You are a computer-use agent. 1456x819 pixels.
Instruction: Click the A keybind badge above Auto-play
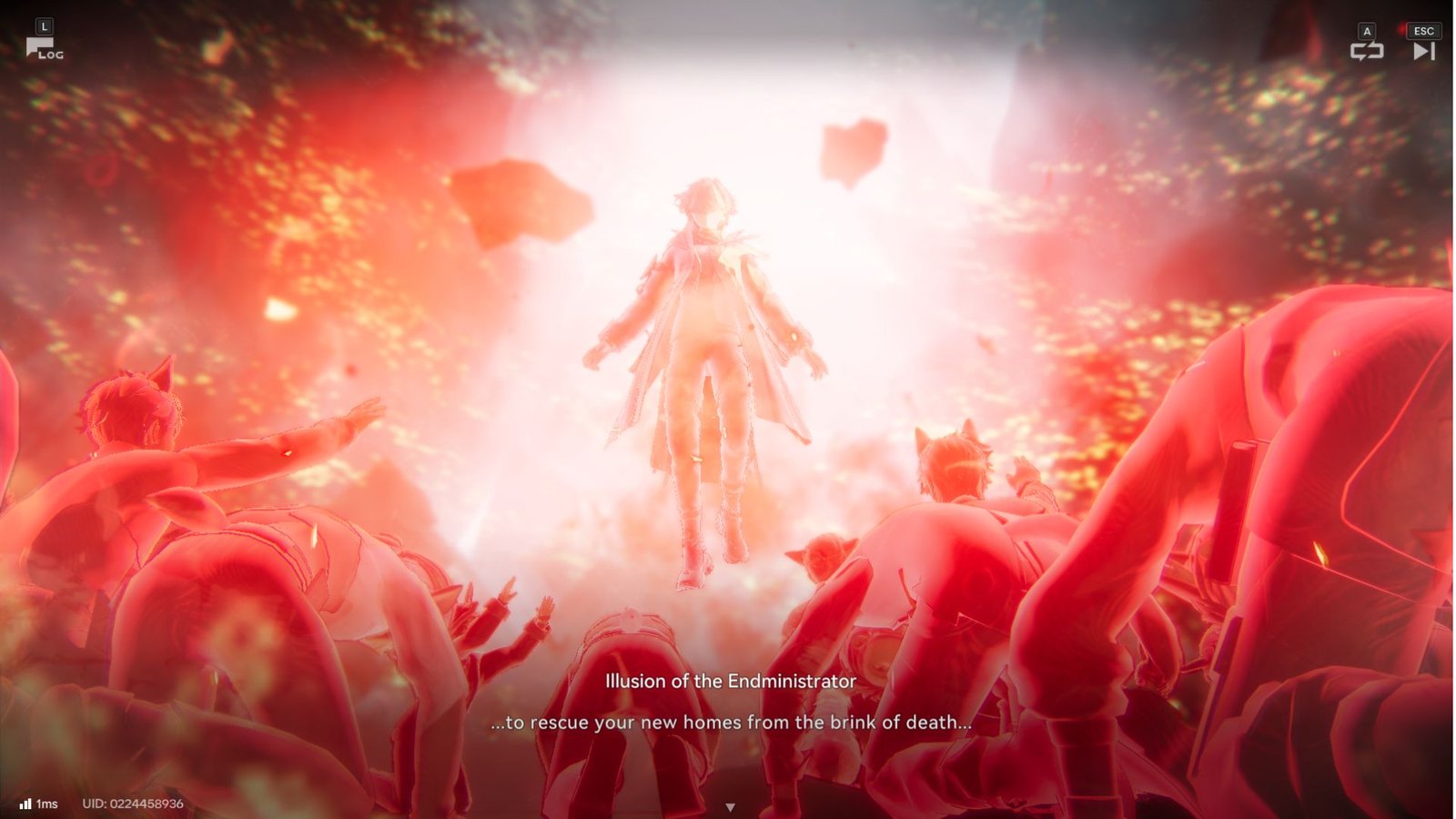(1366, 30)
